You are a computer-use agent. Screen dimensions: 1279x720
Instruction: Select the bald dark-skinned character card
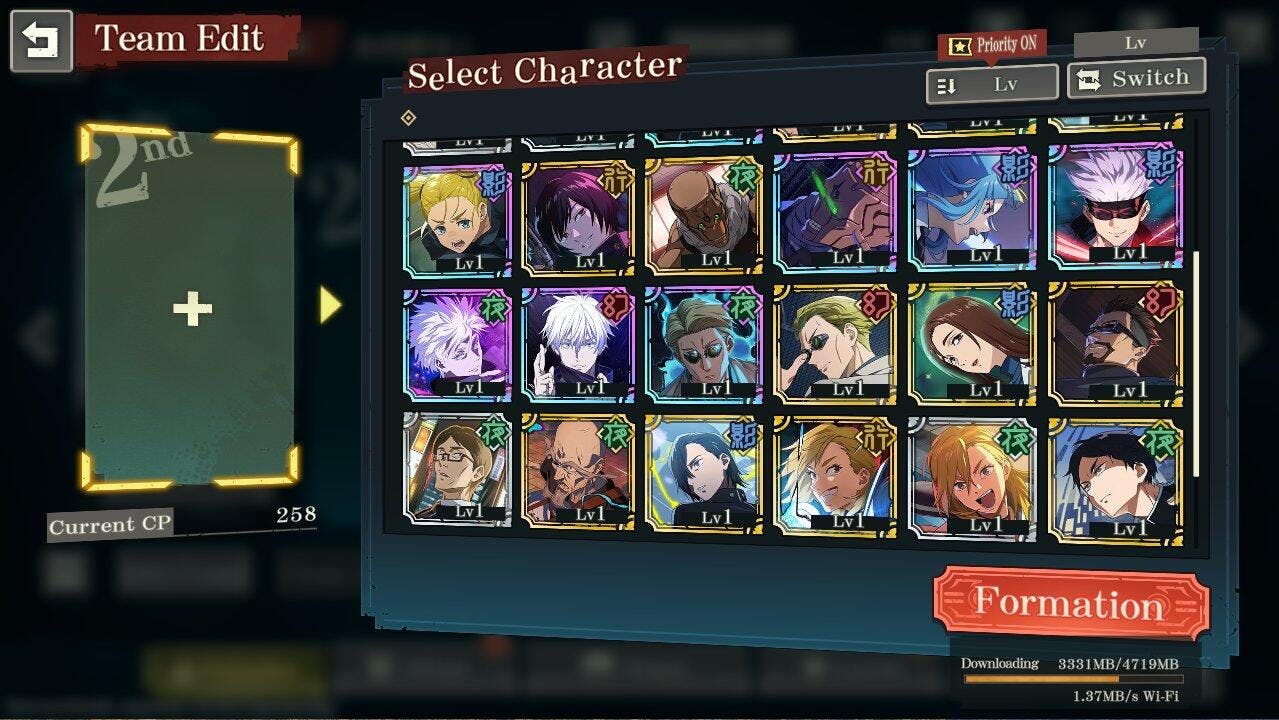tap(703, 217)
